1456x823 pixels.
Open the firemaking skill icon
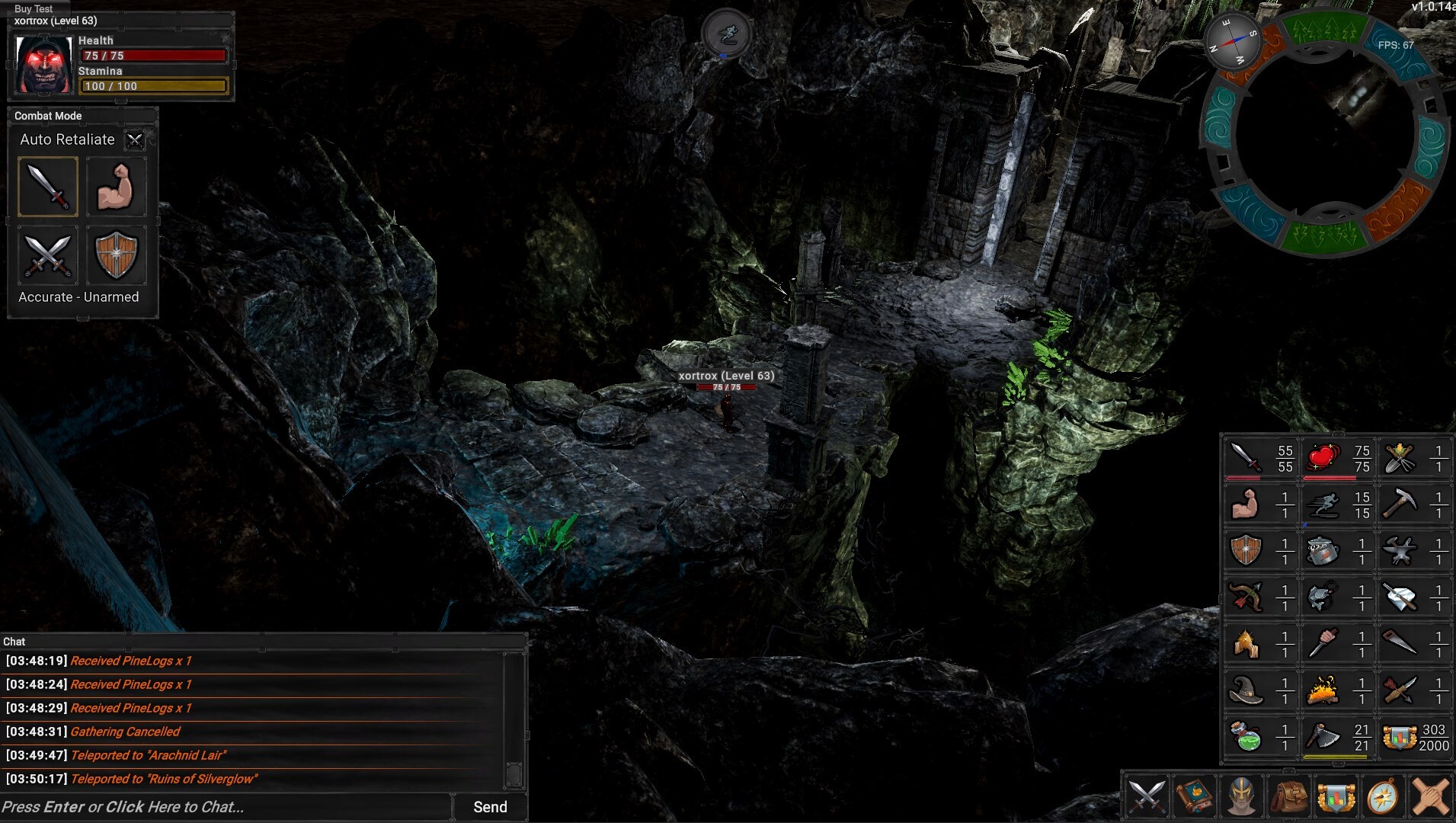point(1323,690)
